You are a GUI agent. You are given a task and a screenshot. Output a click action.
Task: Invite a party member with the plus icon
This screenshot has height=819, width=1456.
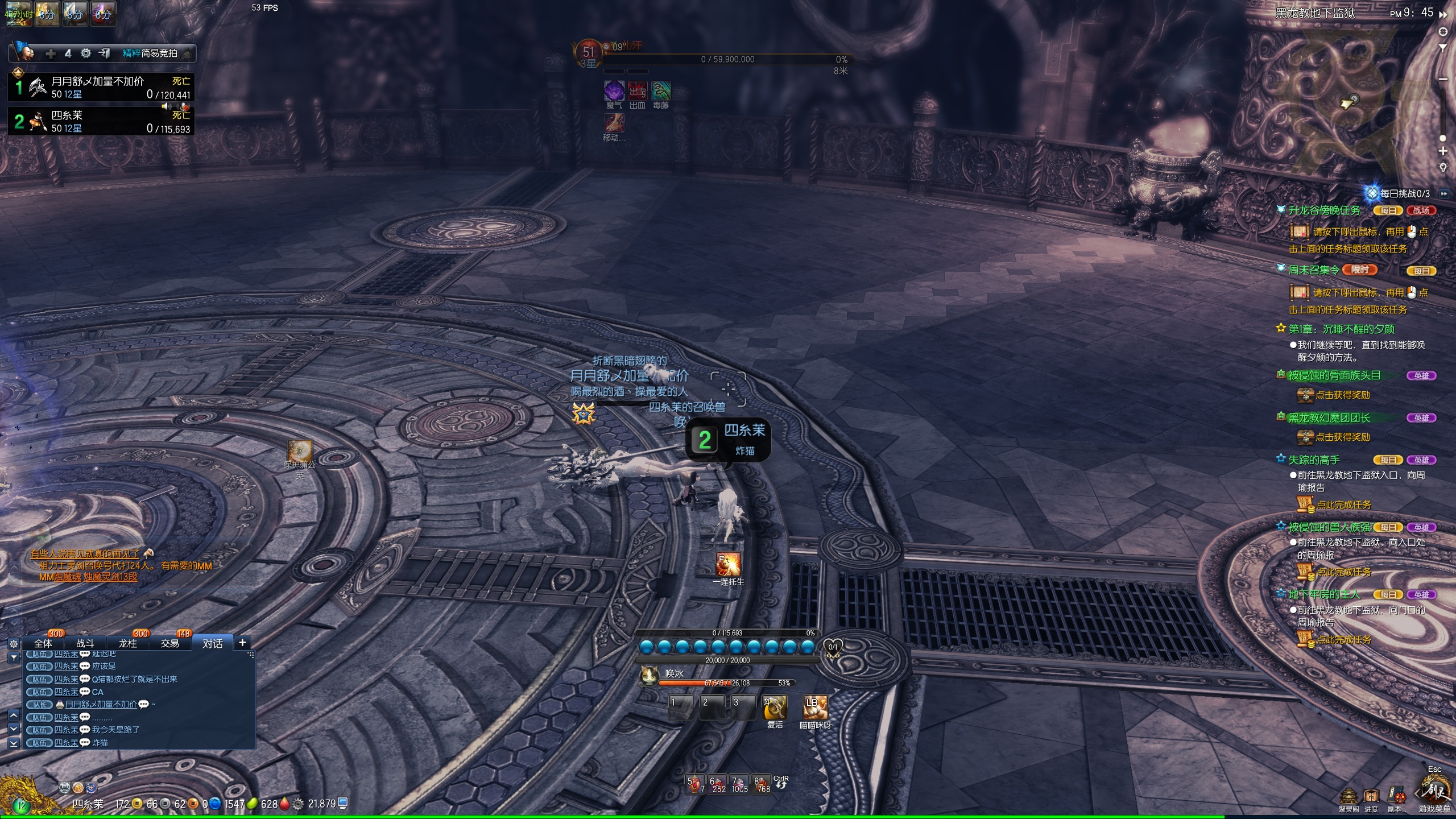click(x=51, y=53)
